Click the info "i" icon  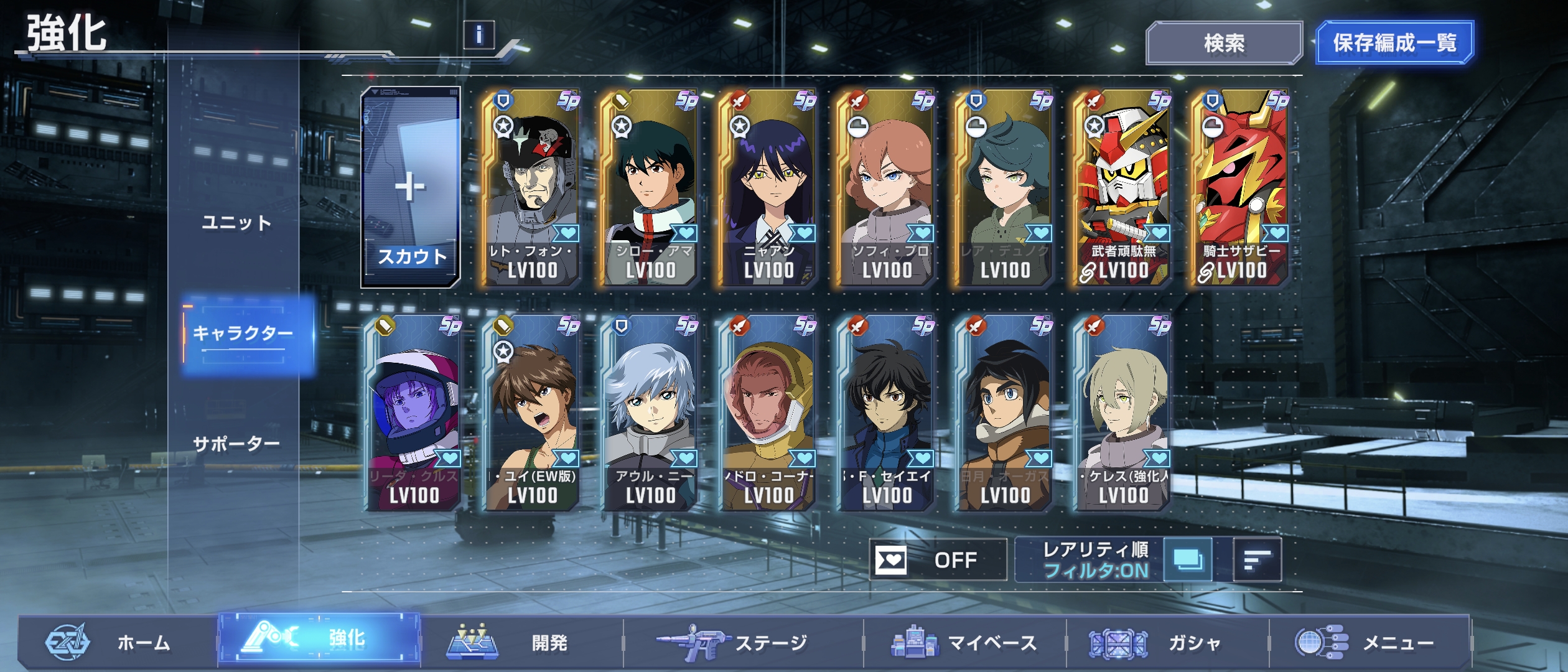coord(478,35)
